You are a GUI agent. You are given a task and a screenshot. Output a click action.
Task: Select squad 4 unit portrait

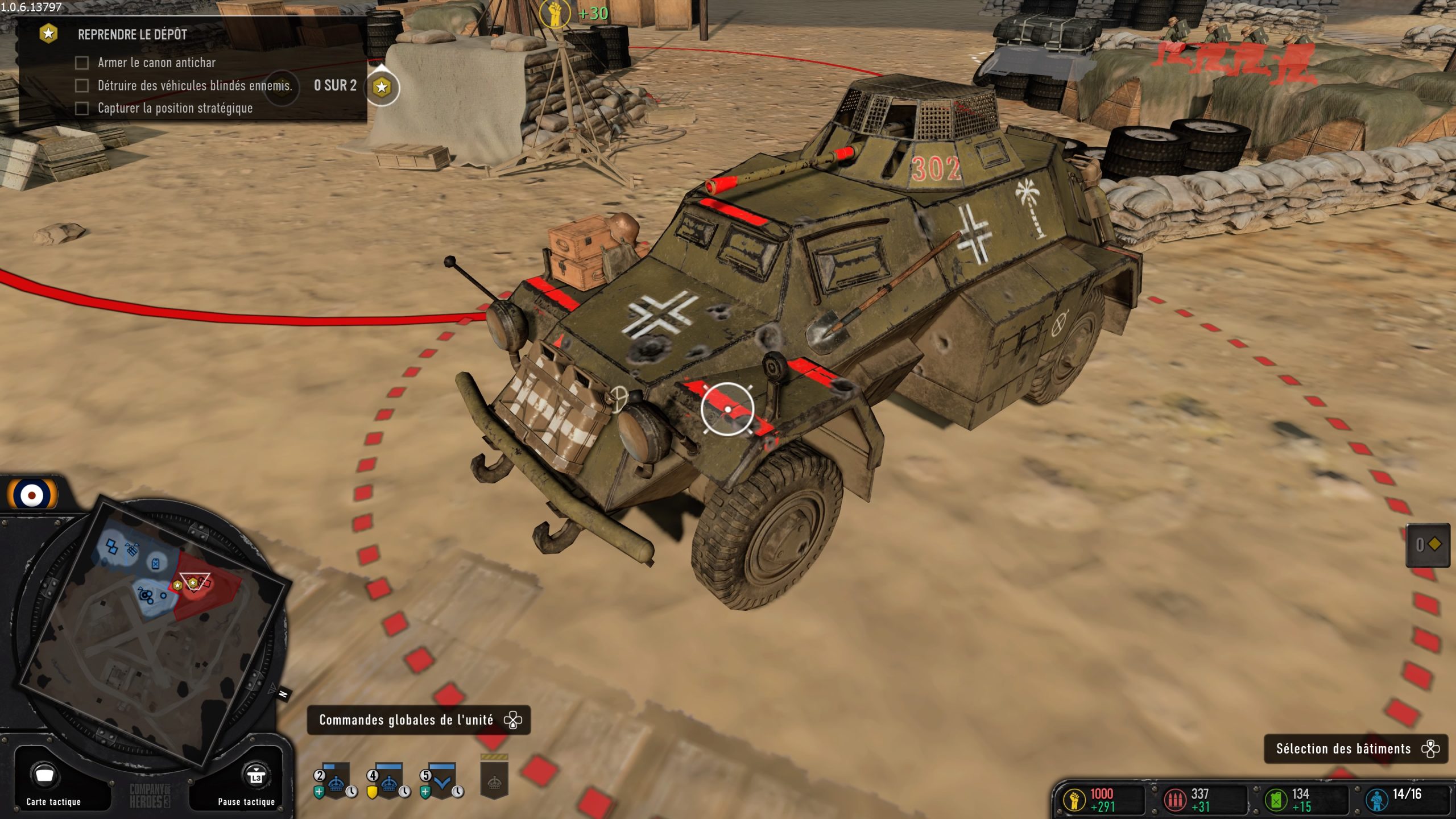[x=389, y=785]
